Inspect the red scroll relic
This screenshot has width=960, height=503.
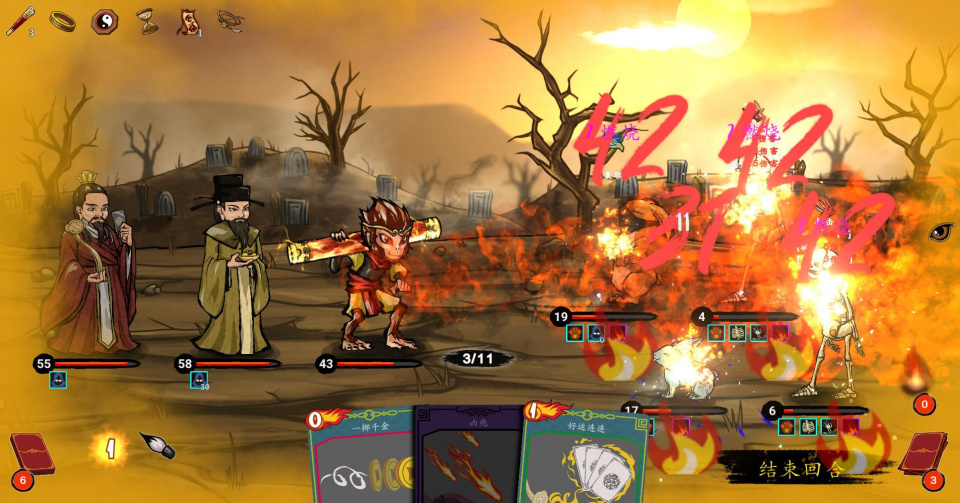(x=187, y=21)
